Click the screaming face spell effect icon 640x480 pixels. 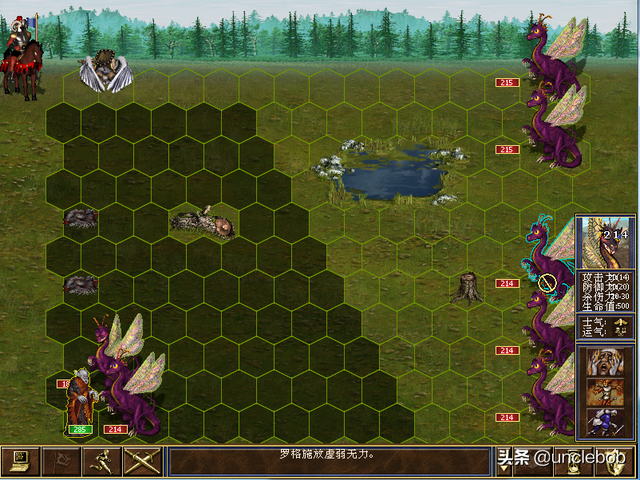click(605, 364)
